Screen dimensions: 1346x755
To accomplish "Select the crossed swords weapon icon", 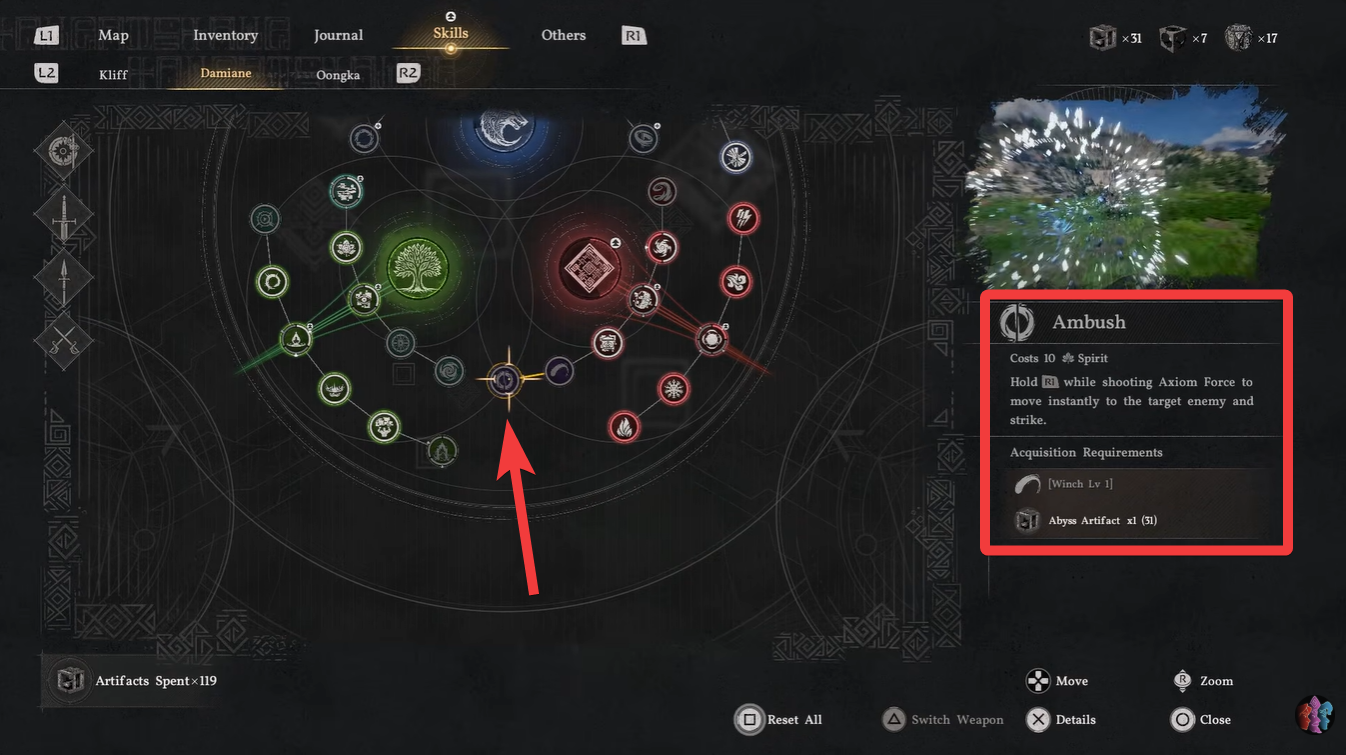I will coord(63,342).
